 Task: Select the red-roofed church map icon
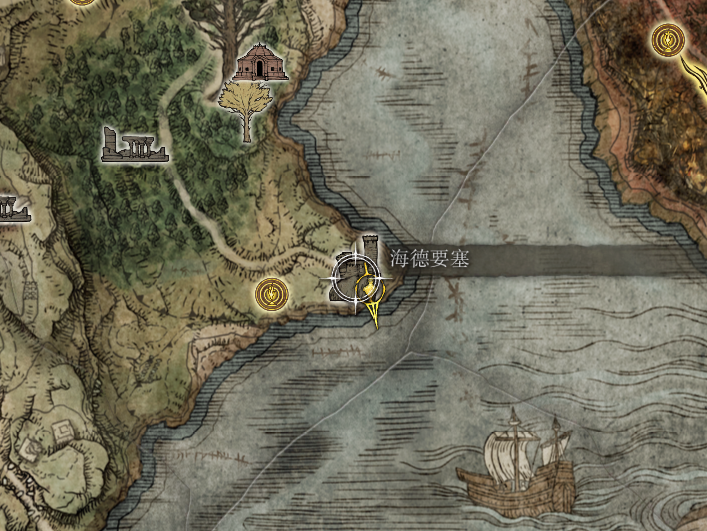pos(260,65)
